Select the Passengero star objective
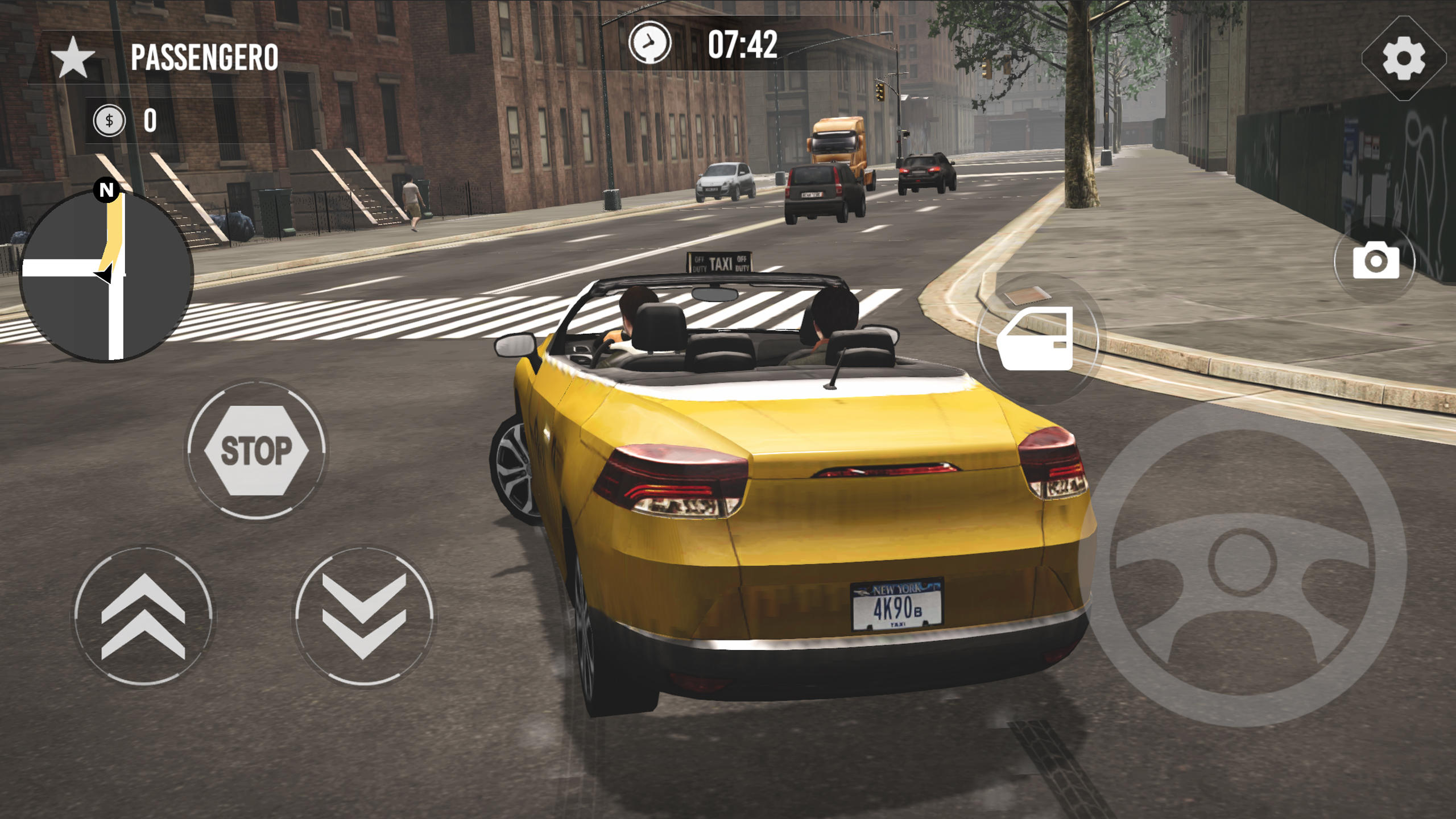The height and width of the screenshot is (819, 1456). [x=73, y=57]
